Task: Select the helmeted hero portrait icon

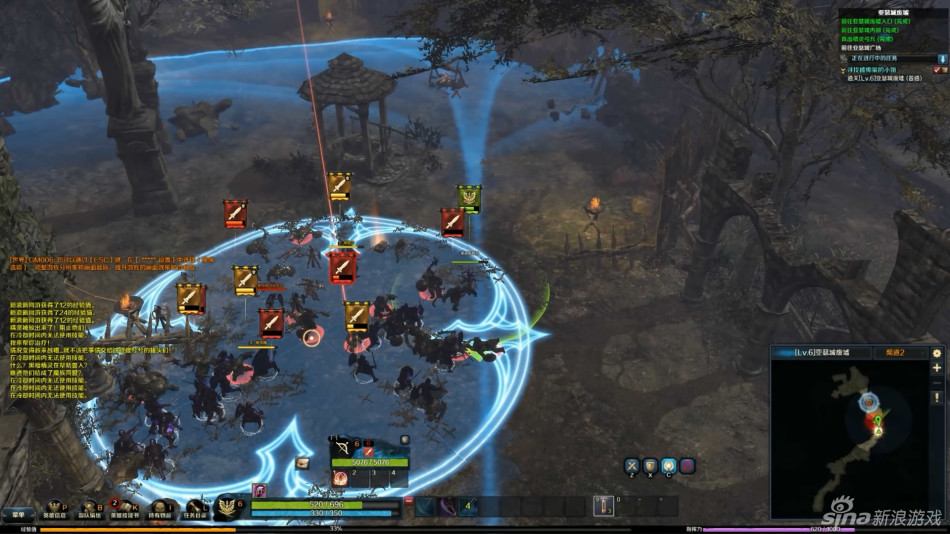Action: point(261,490)
